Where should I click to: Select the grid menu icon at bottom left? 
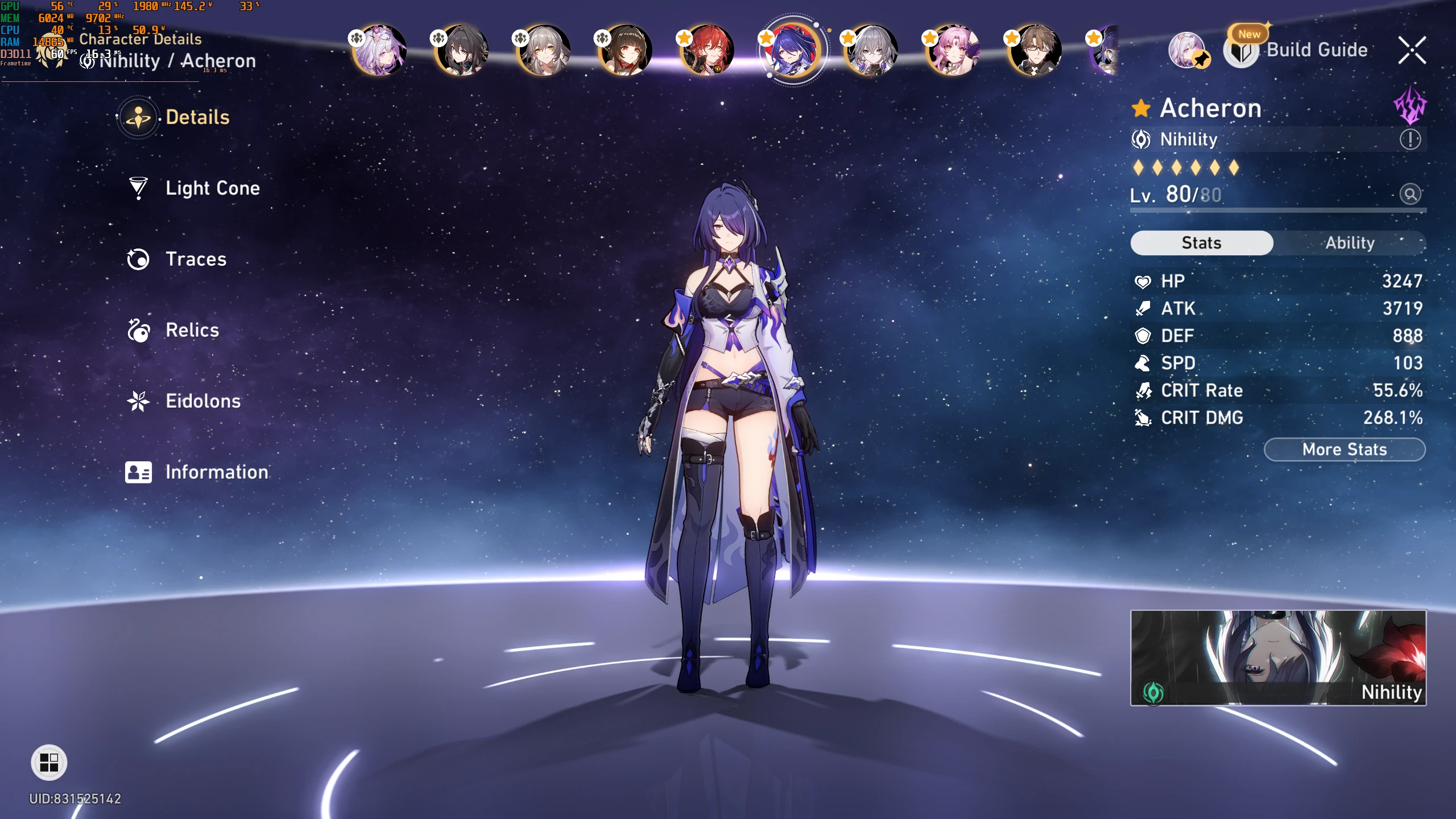click(x=49, y=763)
